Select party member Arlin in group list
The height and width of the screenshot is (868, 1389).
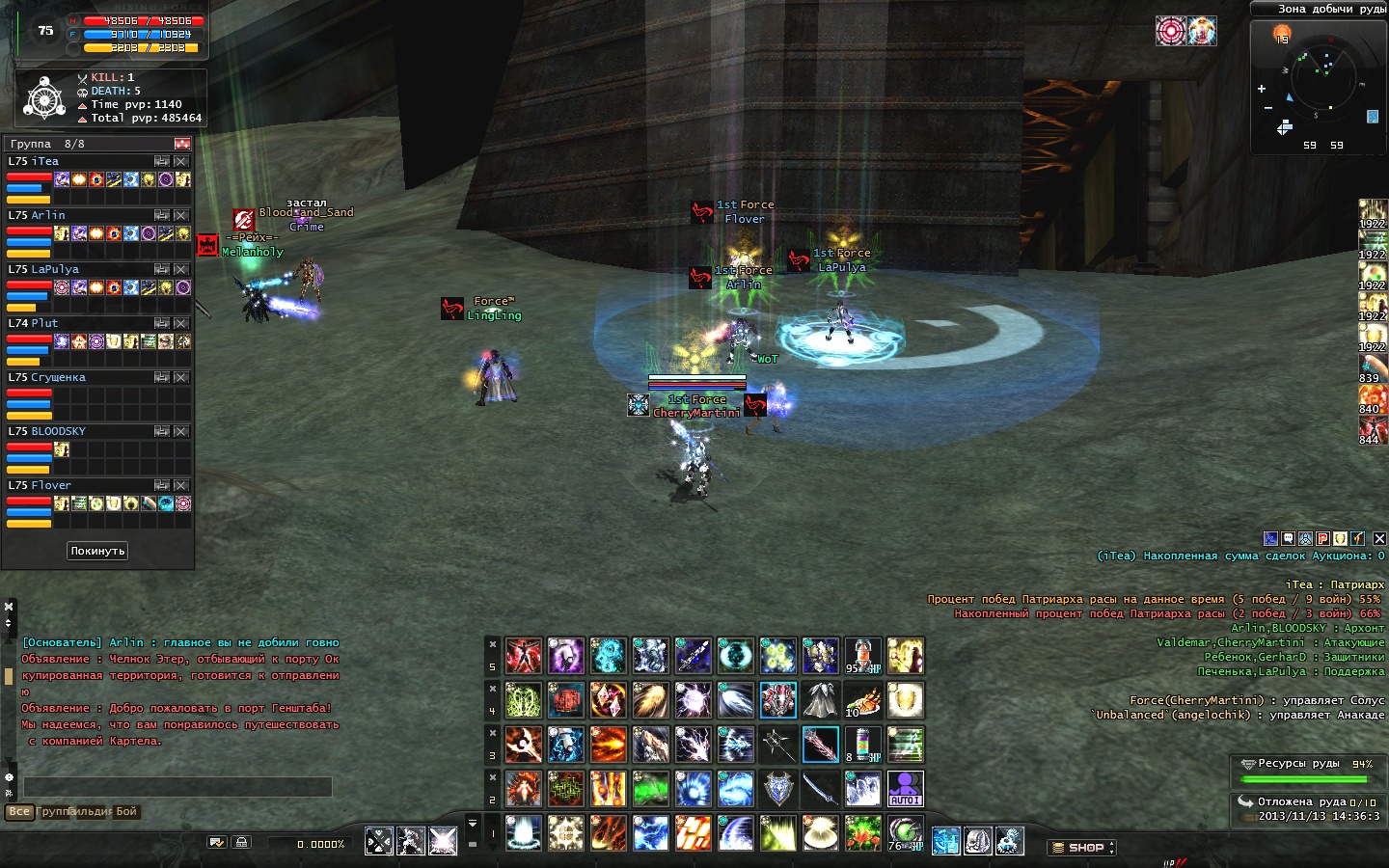48,215
